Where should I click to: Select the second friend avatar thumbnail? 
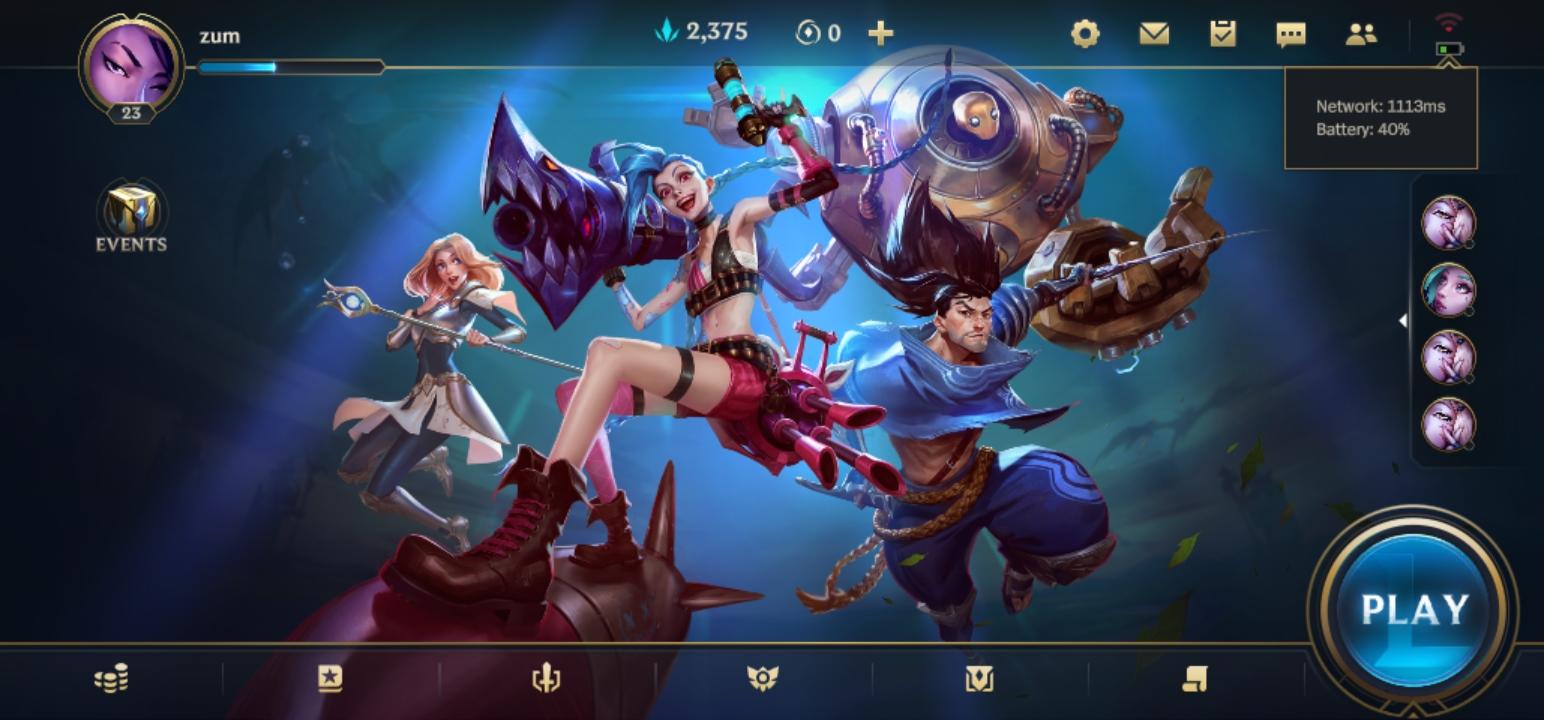point(1450,290)
